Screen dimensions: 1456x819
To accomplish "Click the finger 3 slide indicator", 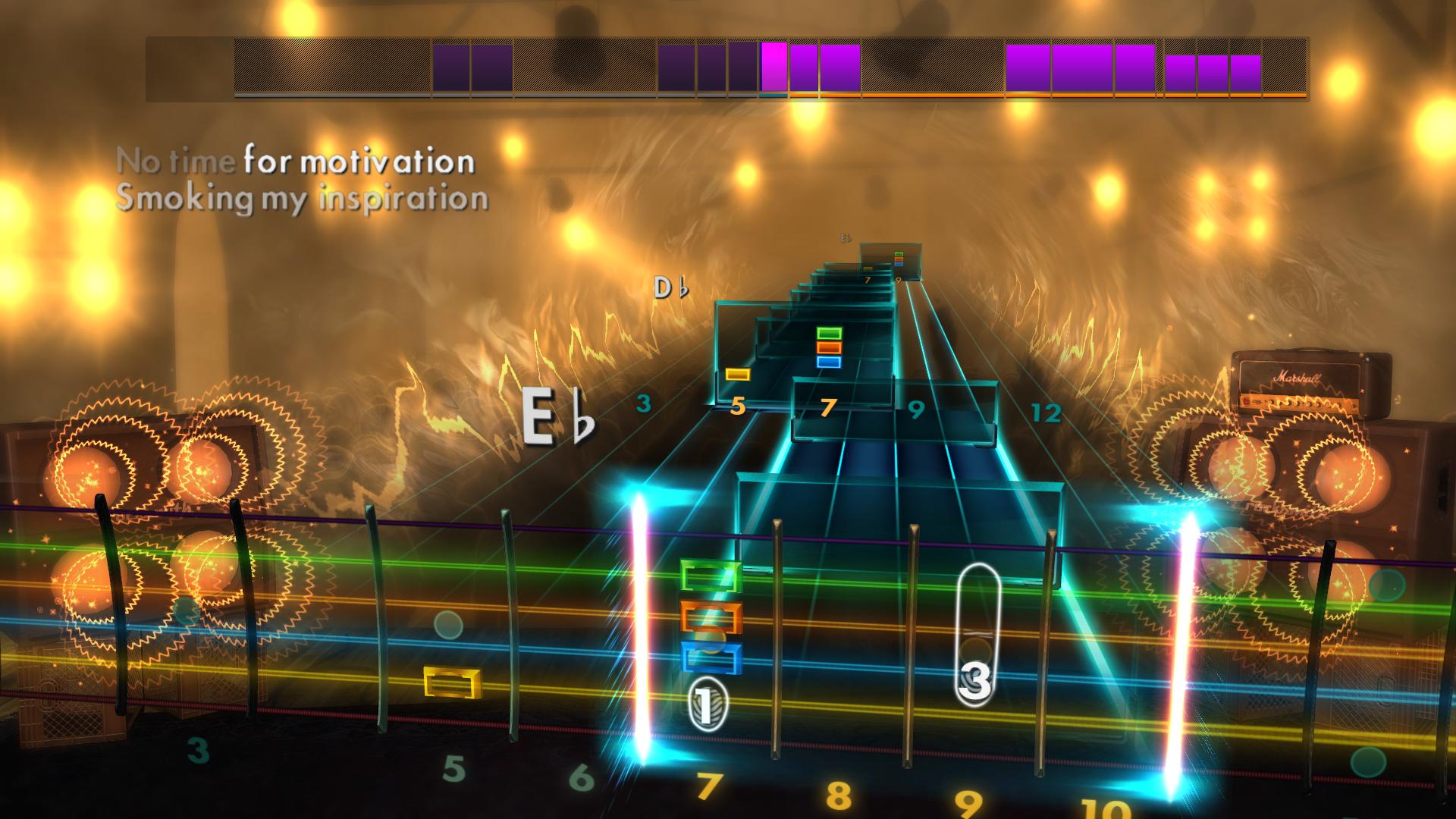I will coord(974,679).
